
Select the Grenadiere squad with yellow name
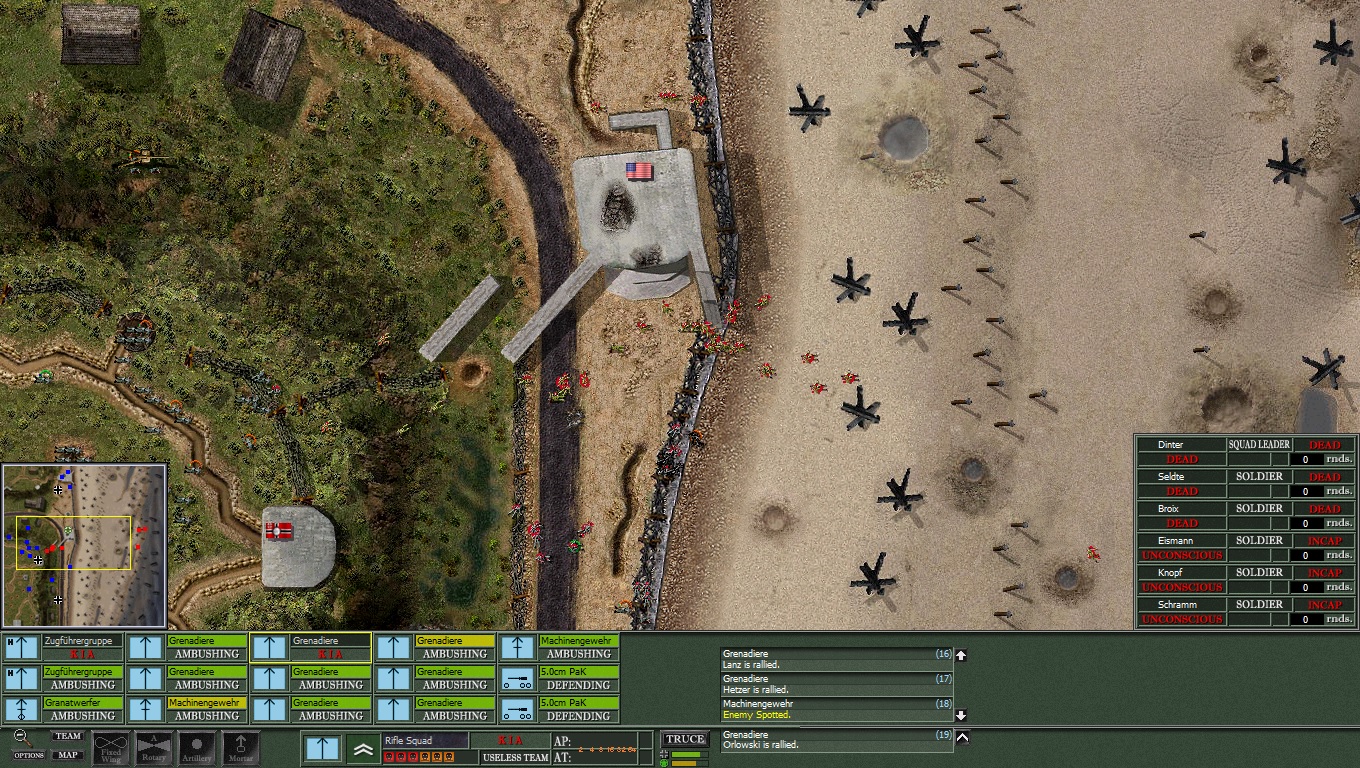coord(434,647)
